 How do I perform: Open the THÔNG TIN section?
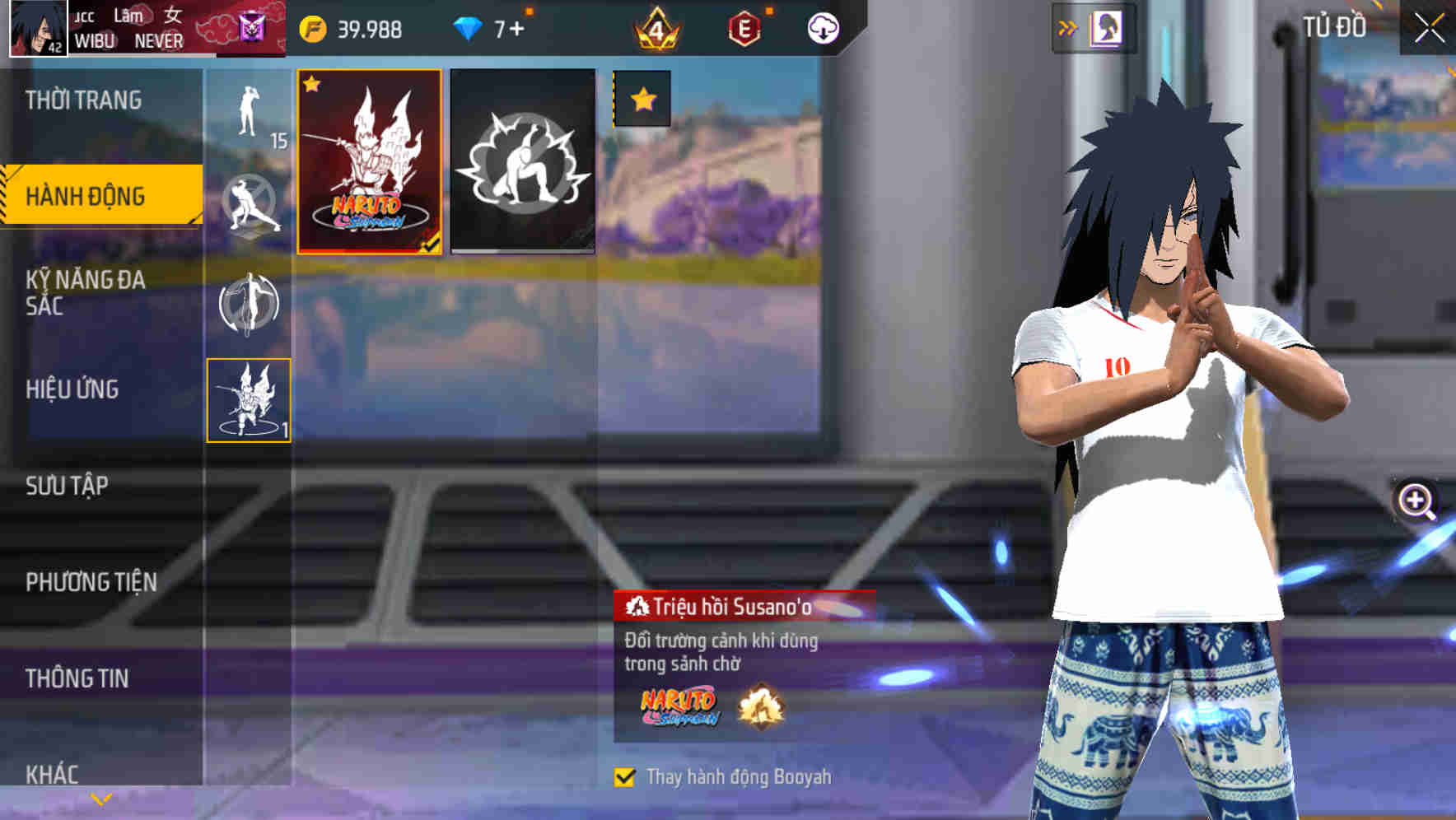coord(78,678)
